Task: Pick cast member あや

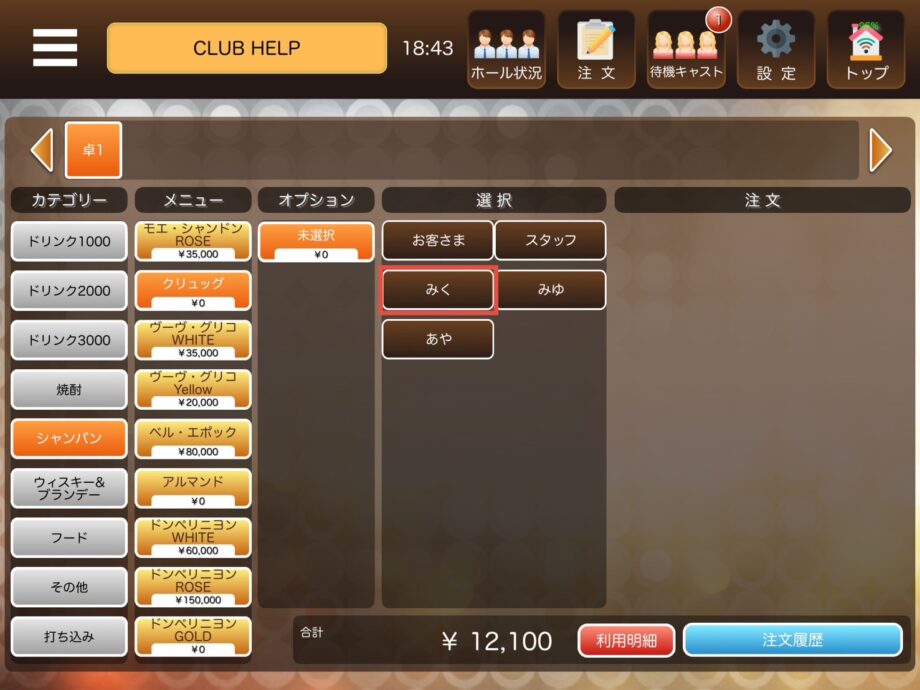Action: pos(438,339)
